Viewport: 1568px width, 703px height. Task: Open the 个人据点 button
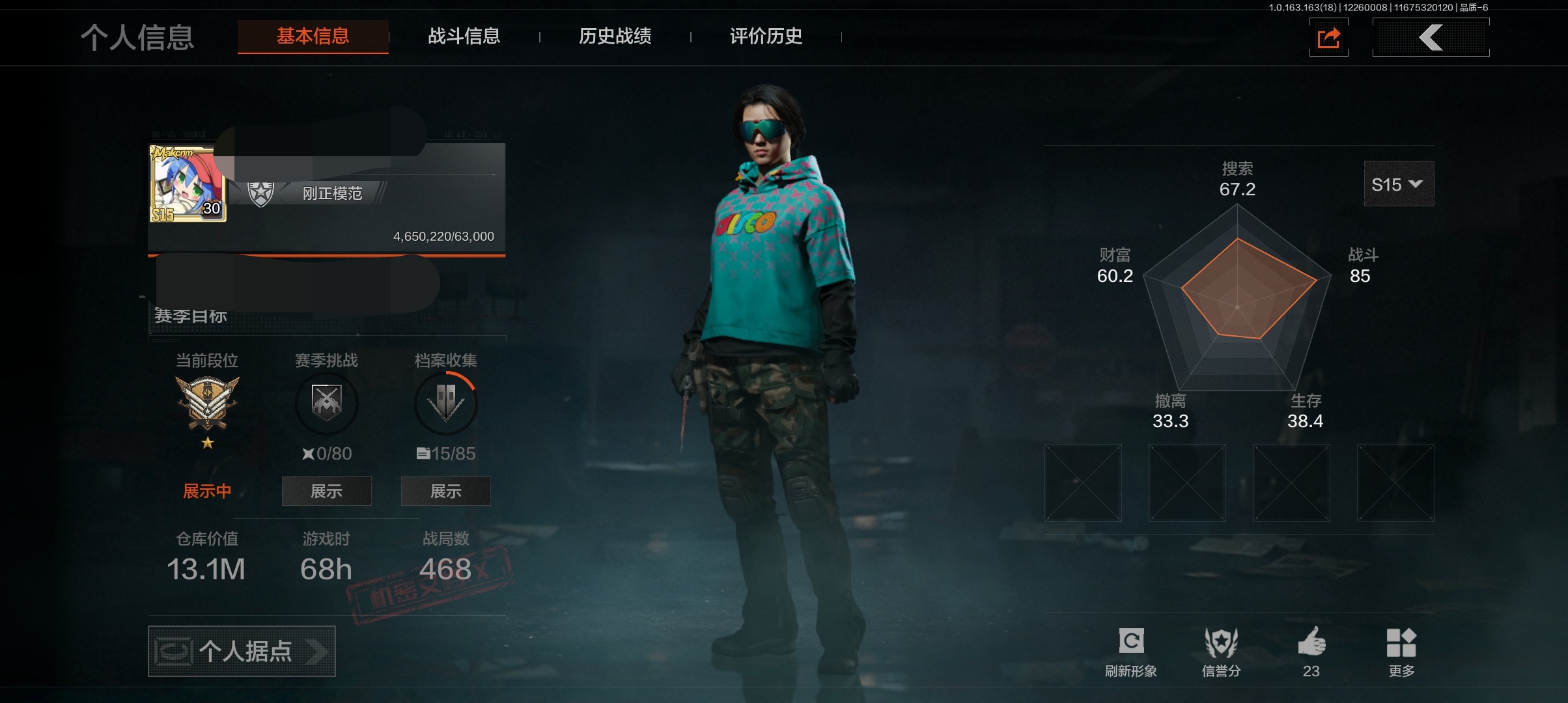242,651
